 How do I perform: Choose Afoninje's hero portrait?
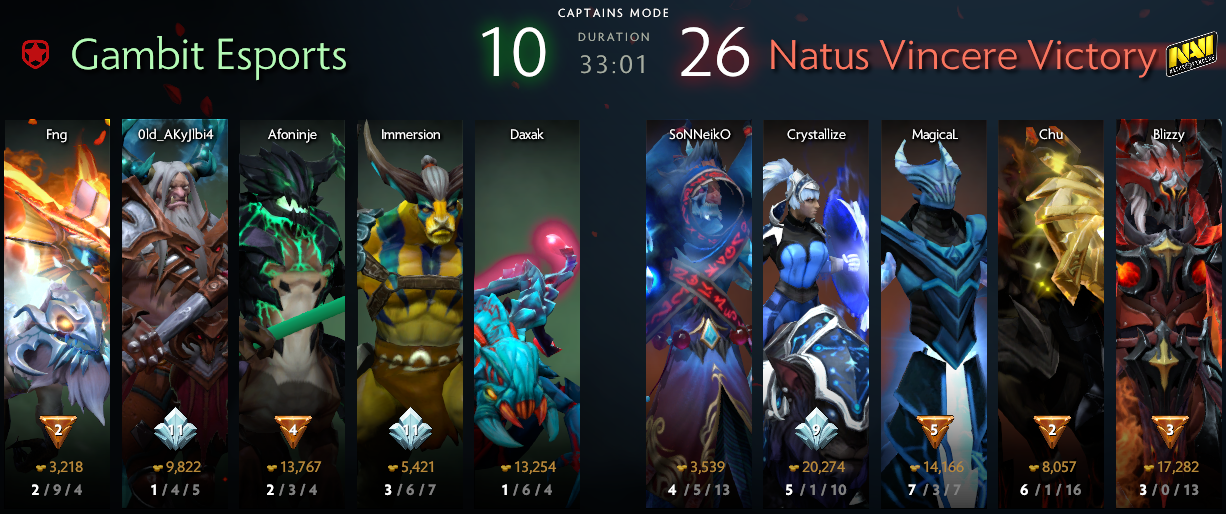(292, 300)
